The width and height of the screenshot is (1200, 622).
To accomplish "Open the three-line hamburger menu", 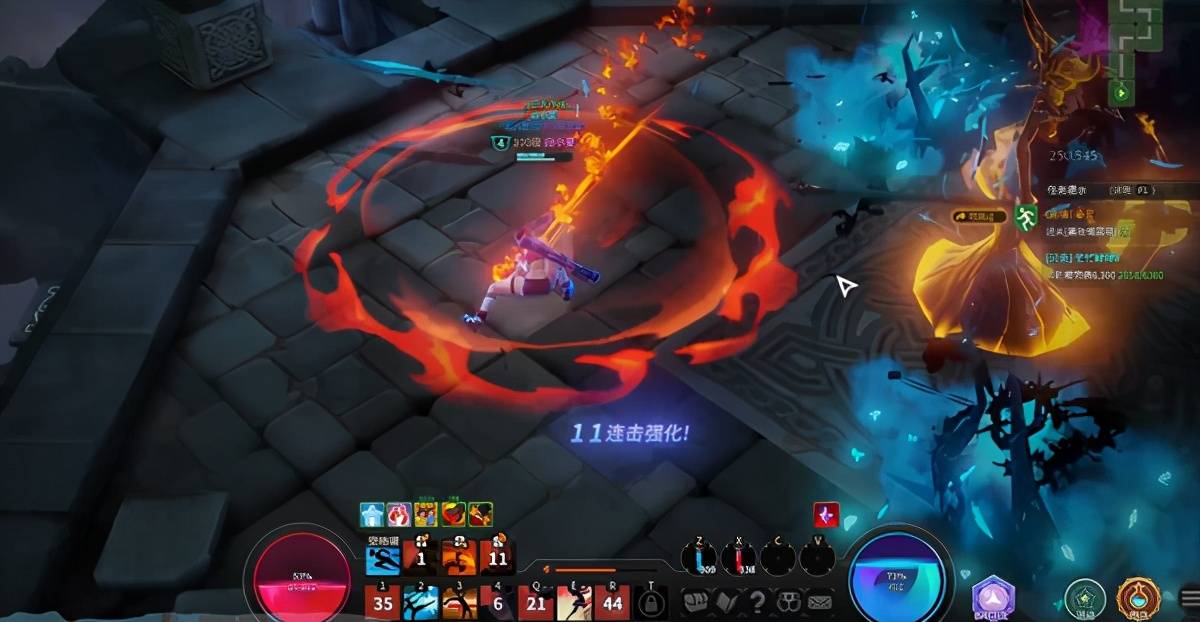I will (1189, 598).
